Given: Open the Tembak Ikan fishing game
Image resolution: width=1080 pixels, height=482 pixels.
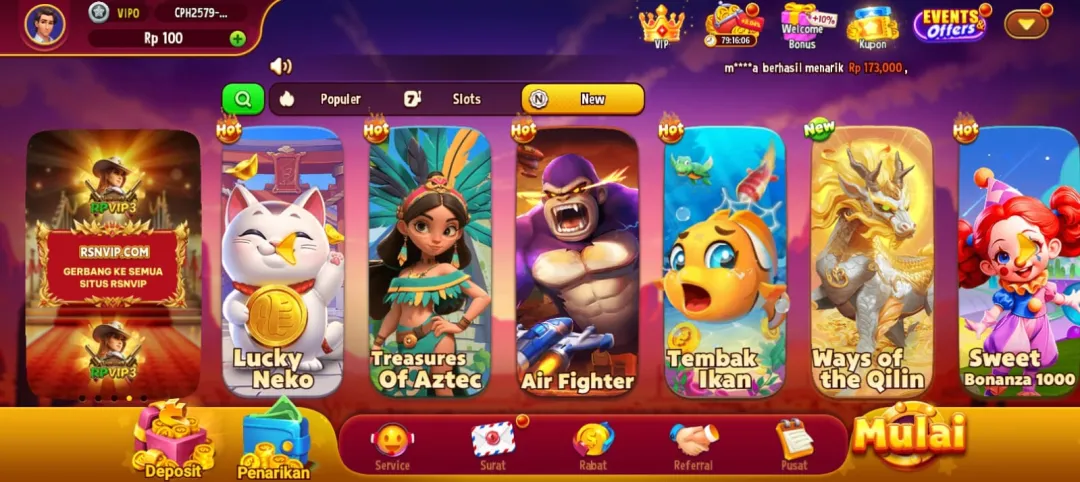Looking at the screenshot, I should 724,262.
